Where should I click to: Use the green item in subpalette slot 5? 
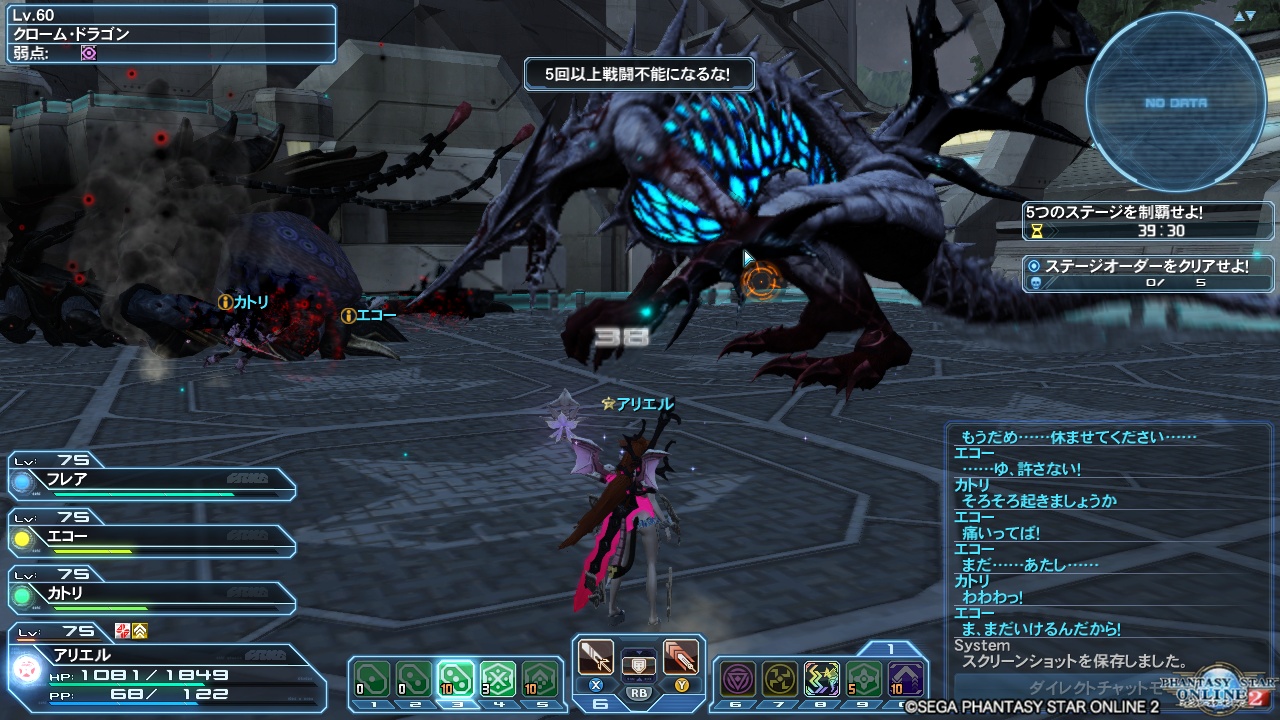pos(539,679)
